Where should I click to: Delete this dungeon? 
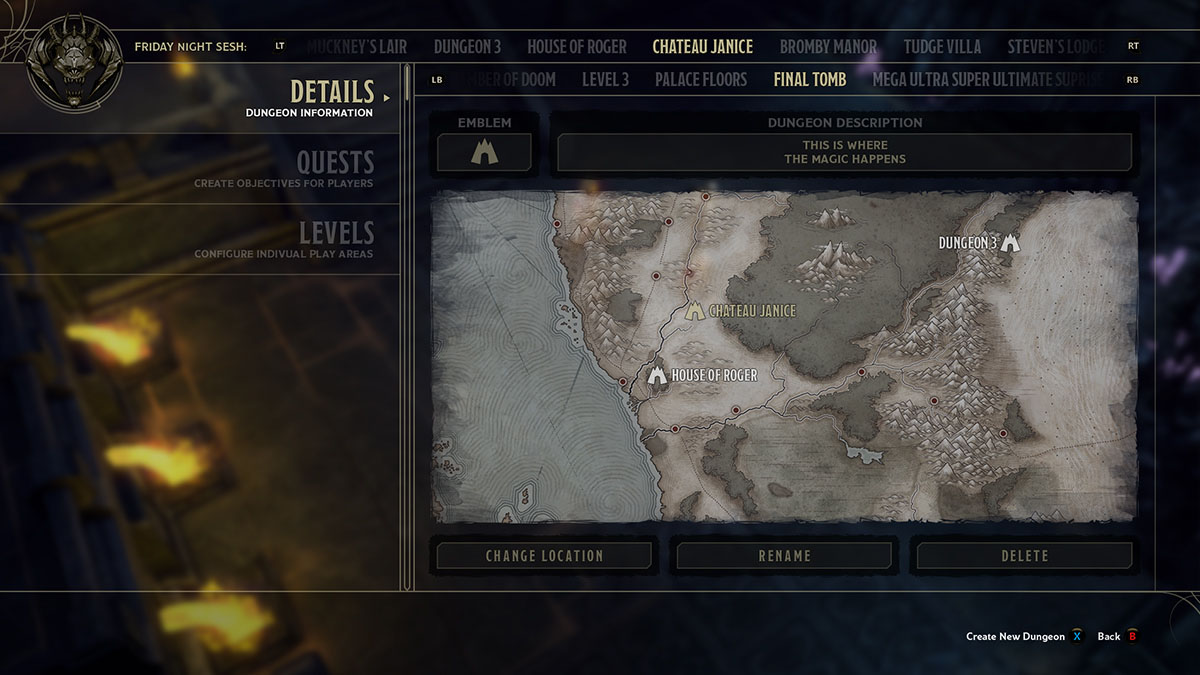(1025, 556)
